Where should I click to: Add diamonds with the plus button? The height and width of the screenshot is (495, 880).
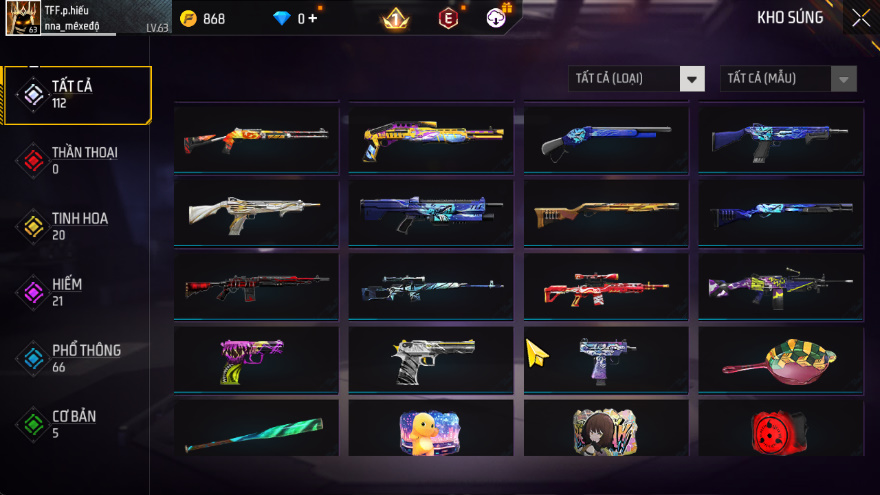[313, 19]
